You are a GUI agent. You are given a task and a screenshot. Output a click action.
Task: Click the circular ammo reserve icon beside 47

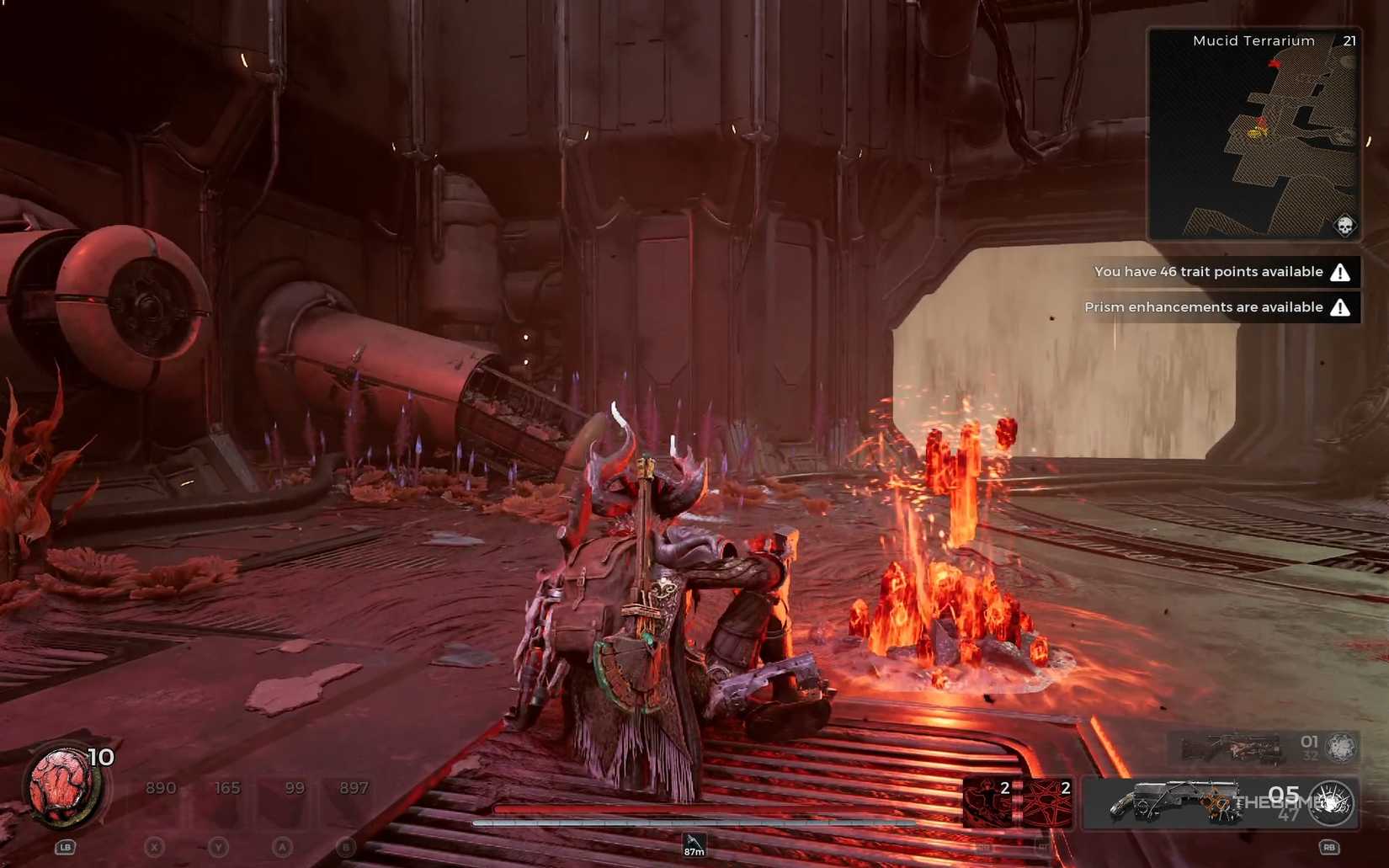click(x=1330, y=802)
